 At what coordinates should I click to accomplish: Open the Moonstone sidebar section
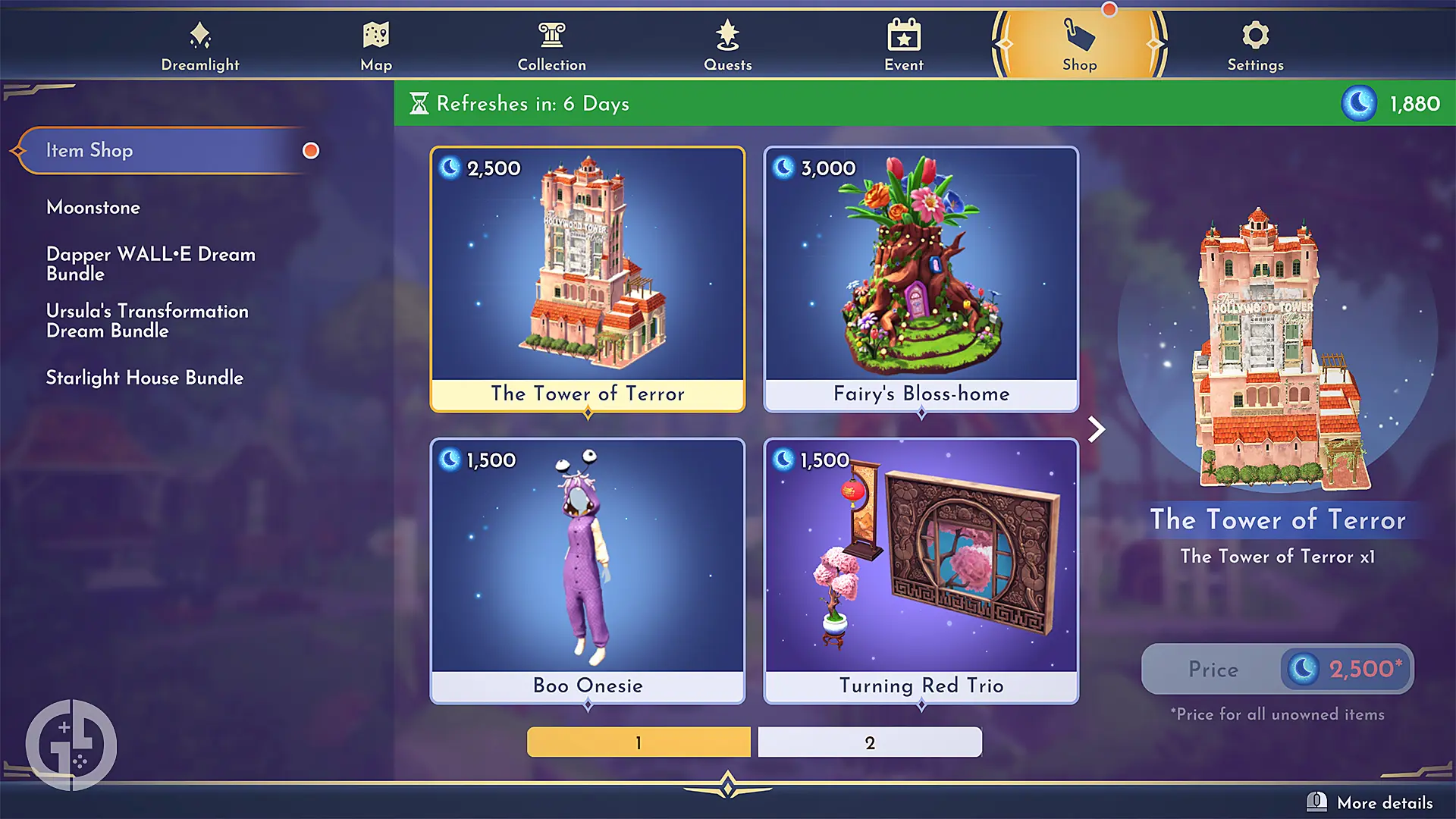pyautogui.click(x=93, y=207)
